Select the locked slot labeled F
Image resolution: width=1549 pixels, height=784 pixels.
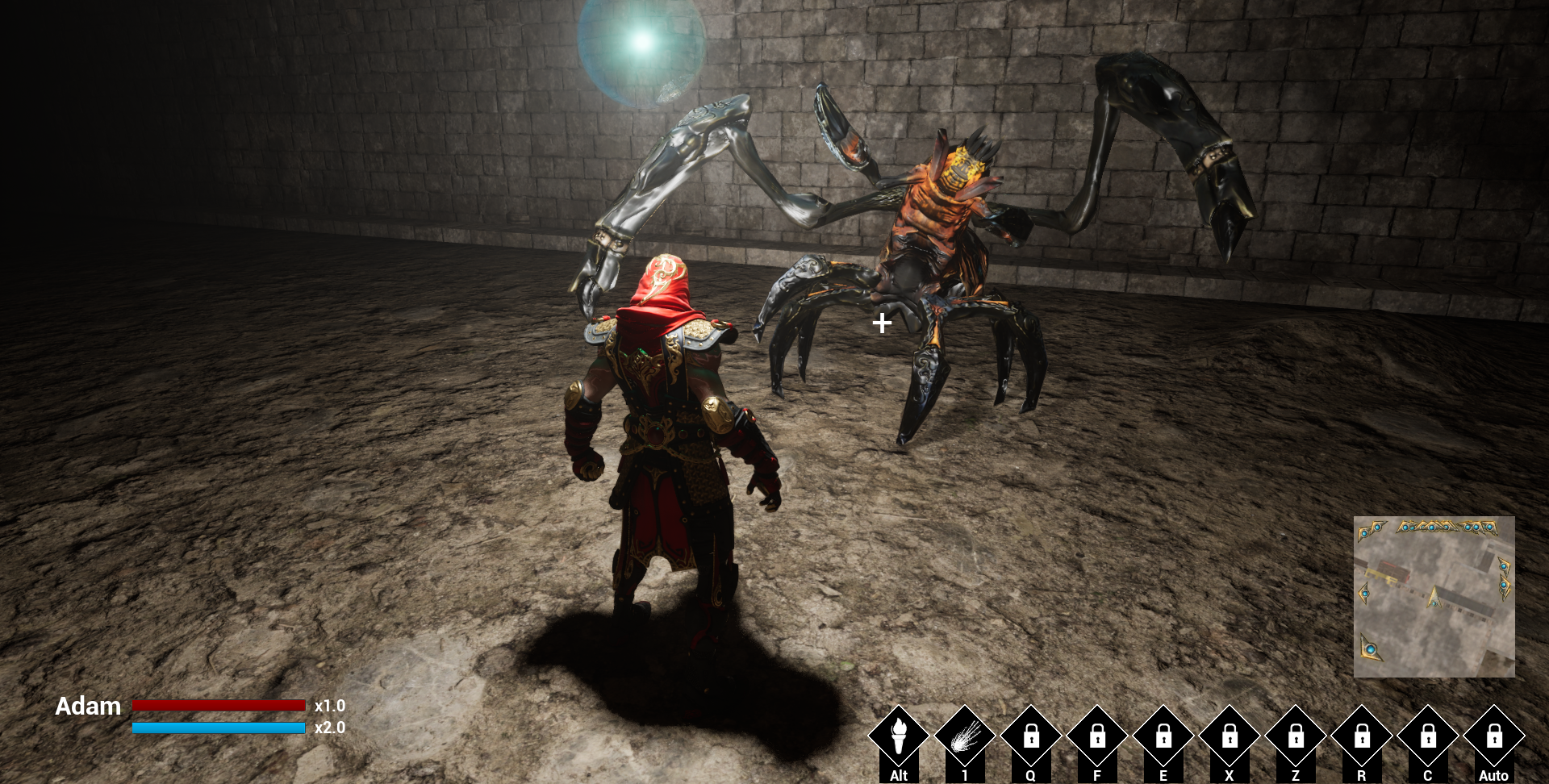point(1097,736)
